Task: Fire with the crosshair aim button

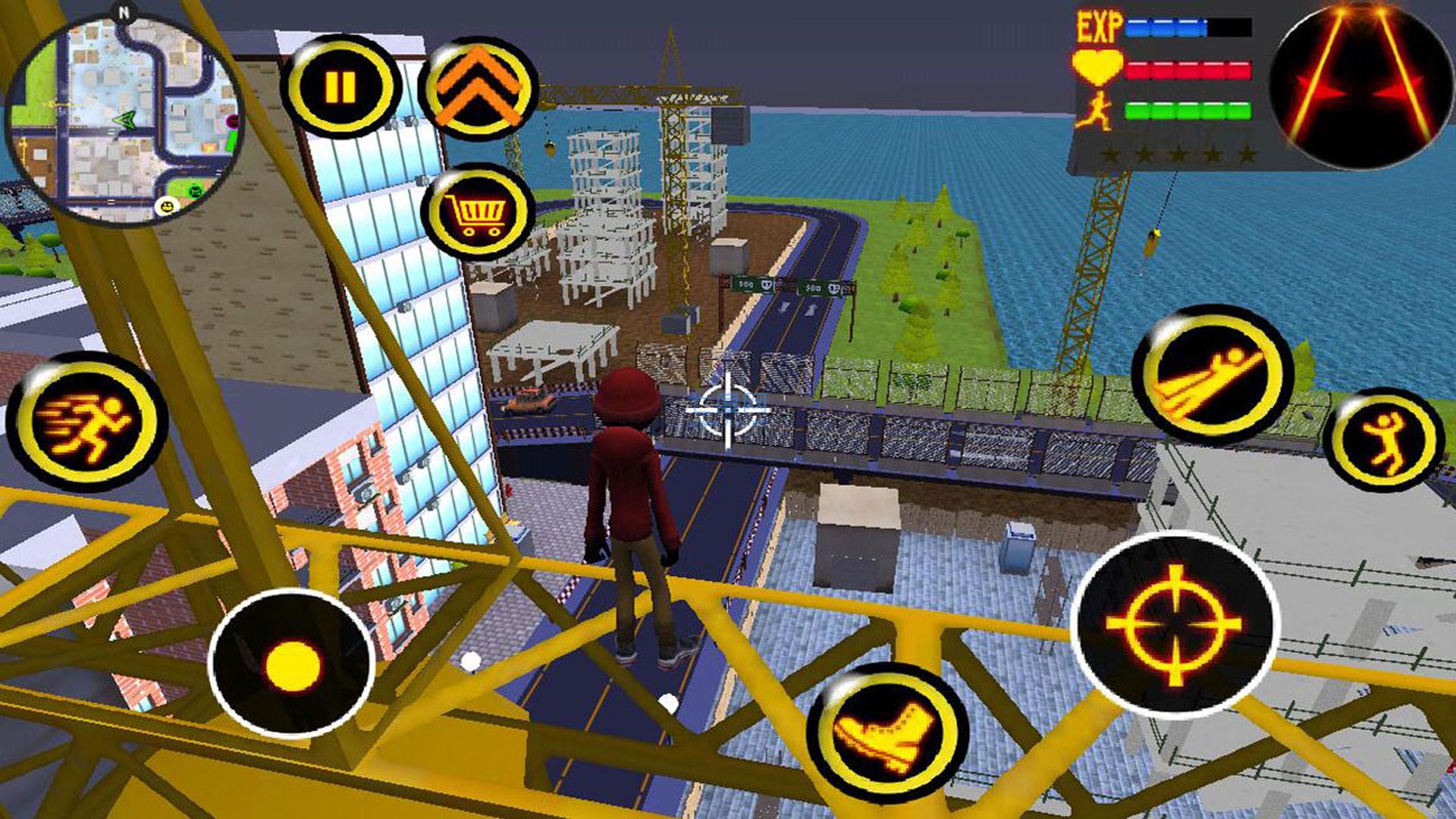Action: pos(1174,625)
